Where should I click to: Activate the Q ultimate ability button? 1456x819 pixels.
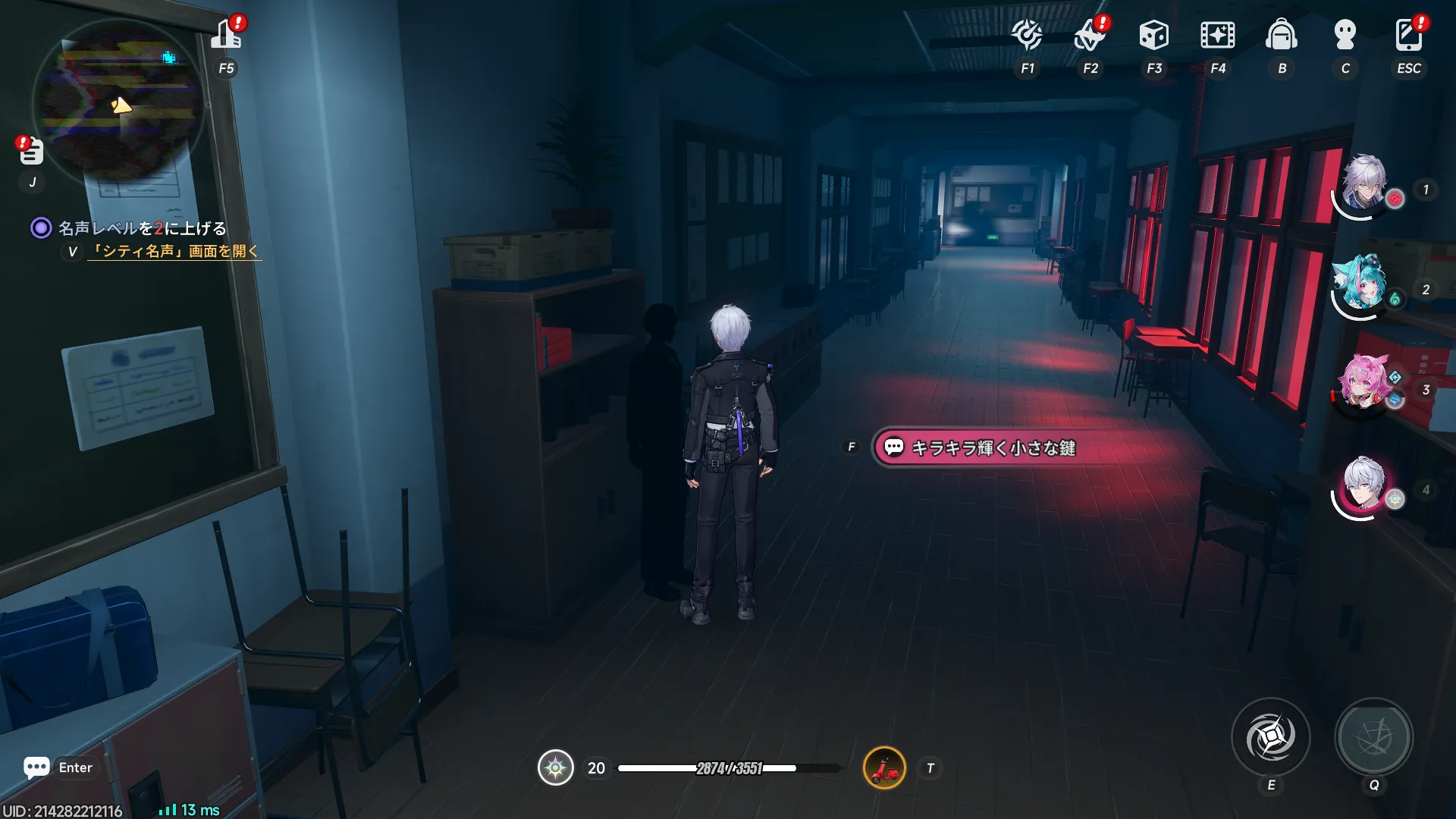pos(1373,737)
